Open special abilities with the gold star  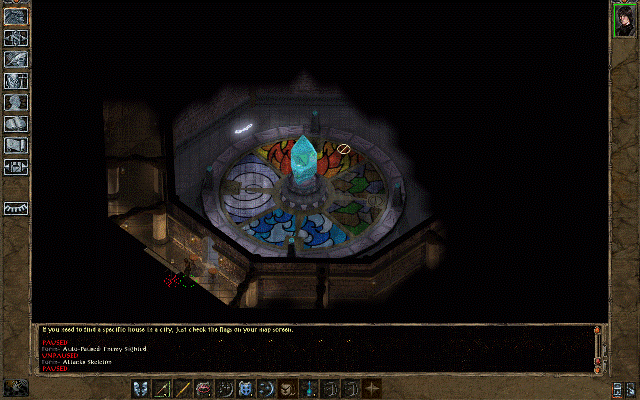[x=373, y=388]
